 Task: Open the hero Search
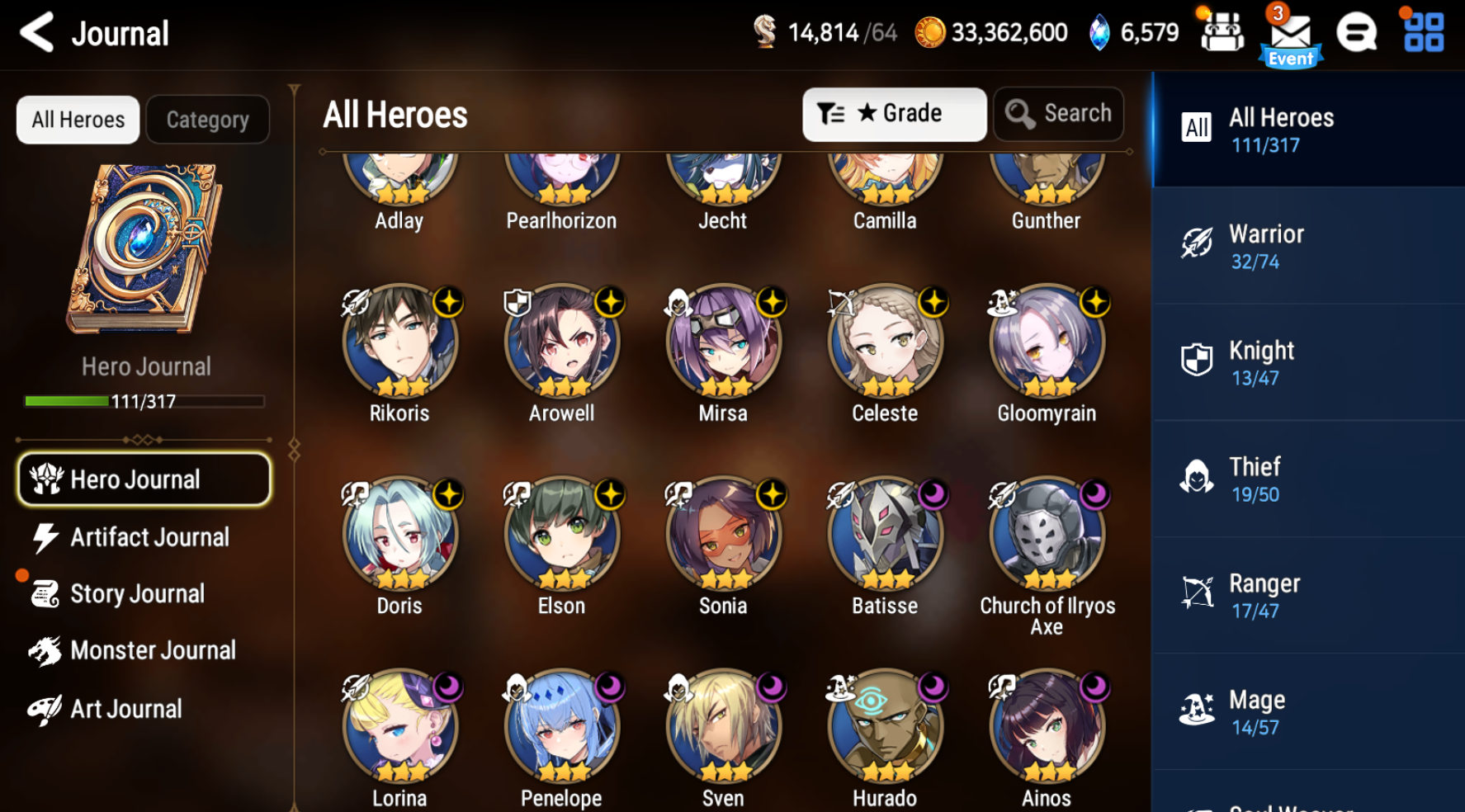[1059, 113]
